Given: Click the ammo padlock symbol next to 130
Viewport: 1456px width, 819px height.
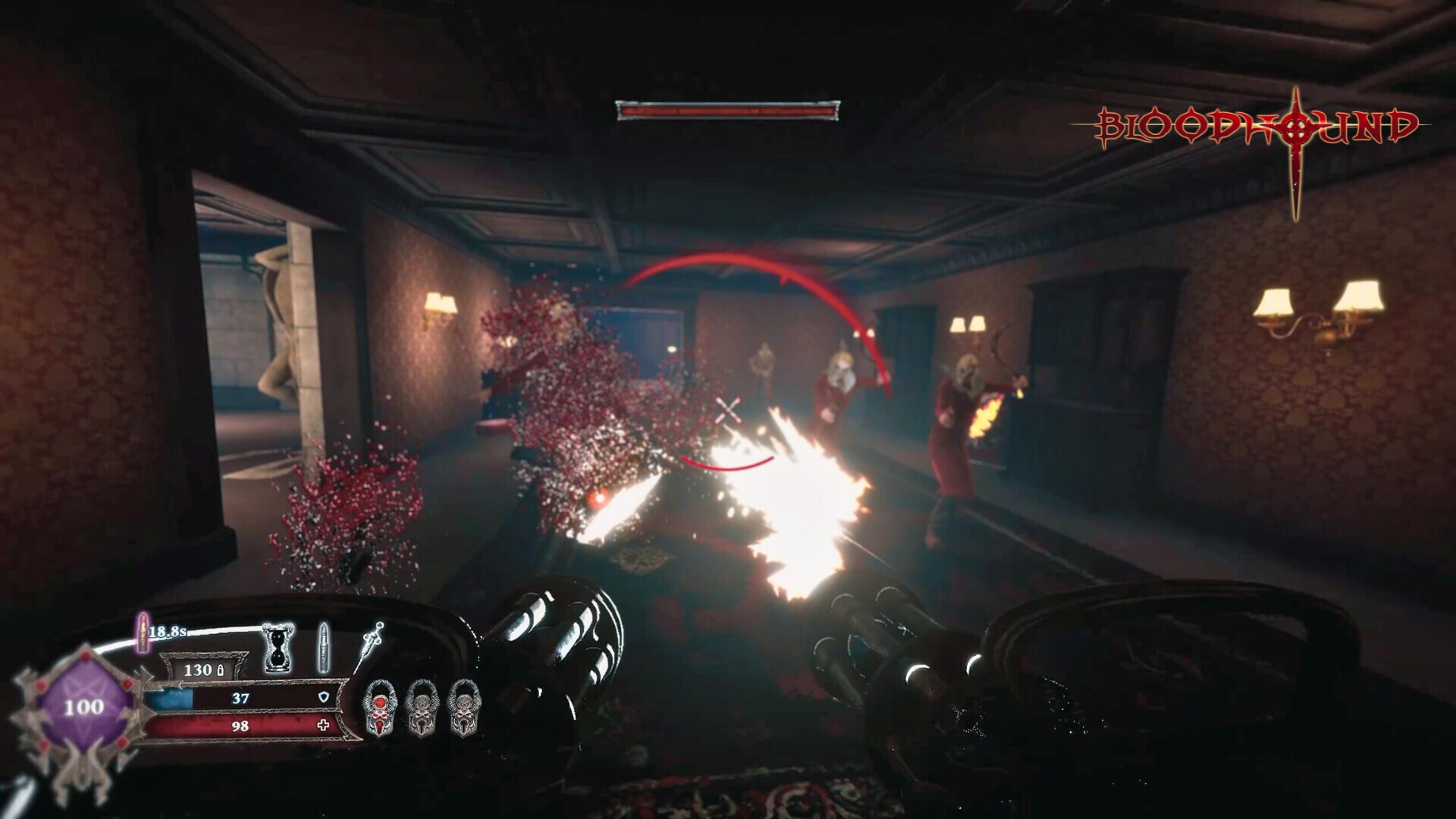Looking at the screenshot, I should [220, 670].
